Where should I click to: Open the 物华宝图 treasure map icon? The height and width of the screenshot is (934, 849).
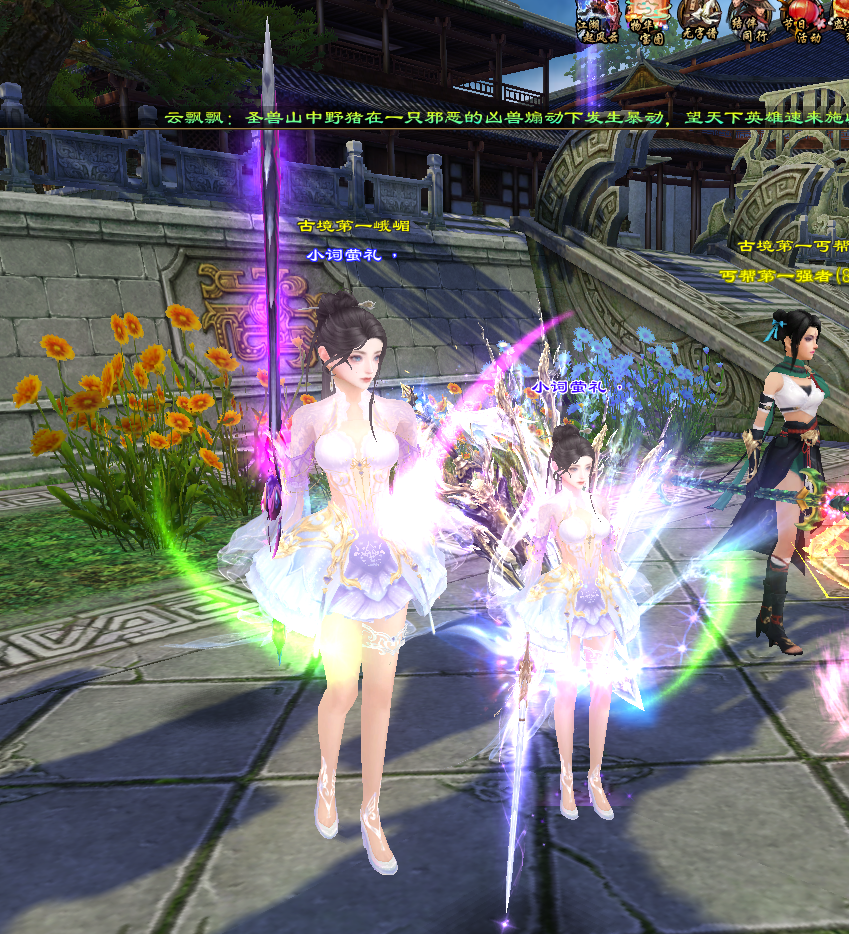(x=648, y=21)
